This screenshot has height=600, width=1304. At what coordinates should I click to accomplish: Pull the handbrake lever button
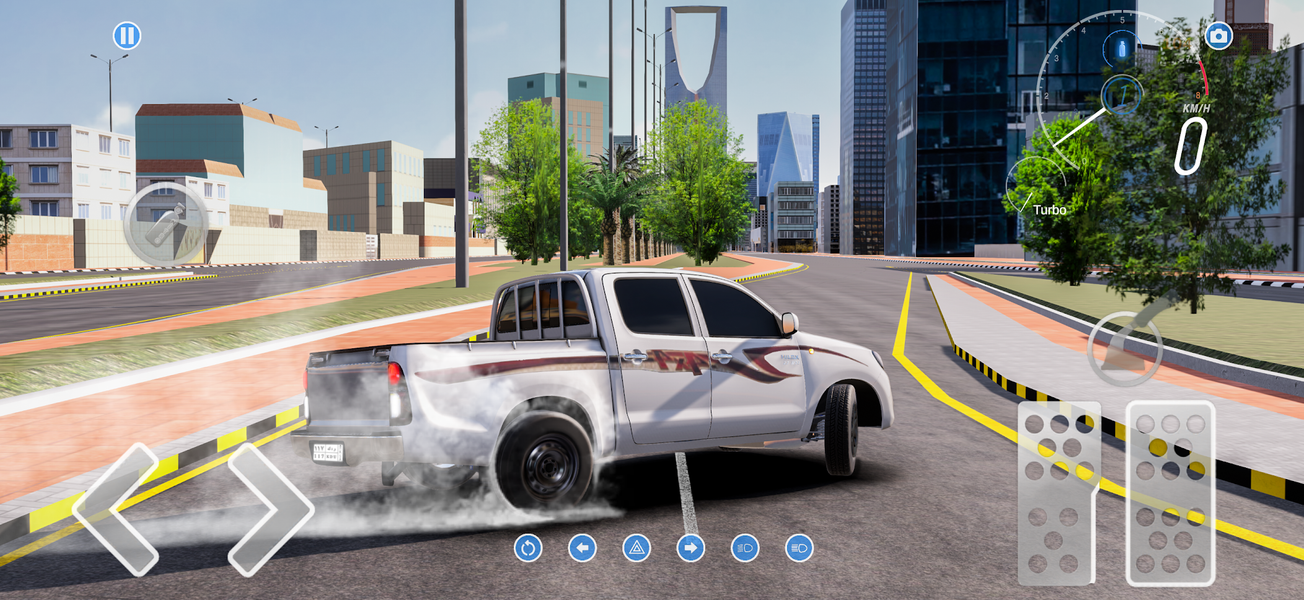(x=1125, y=347)
